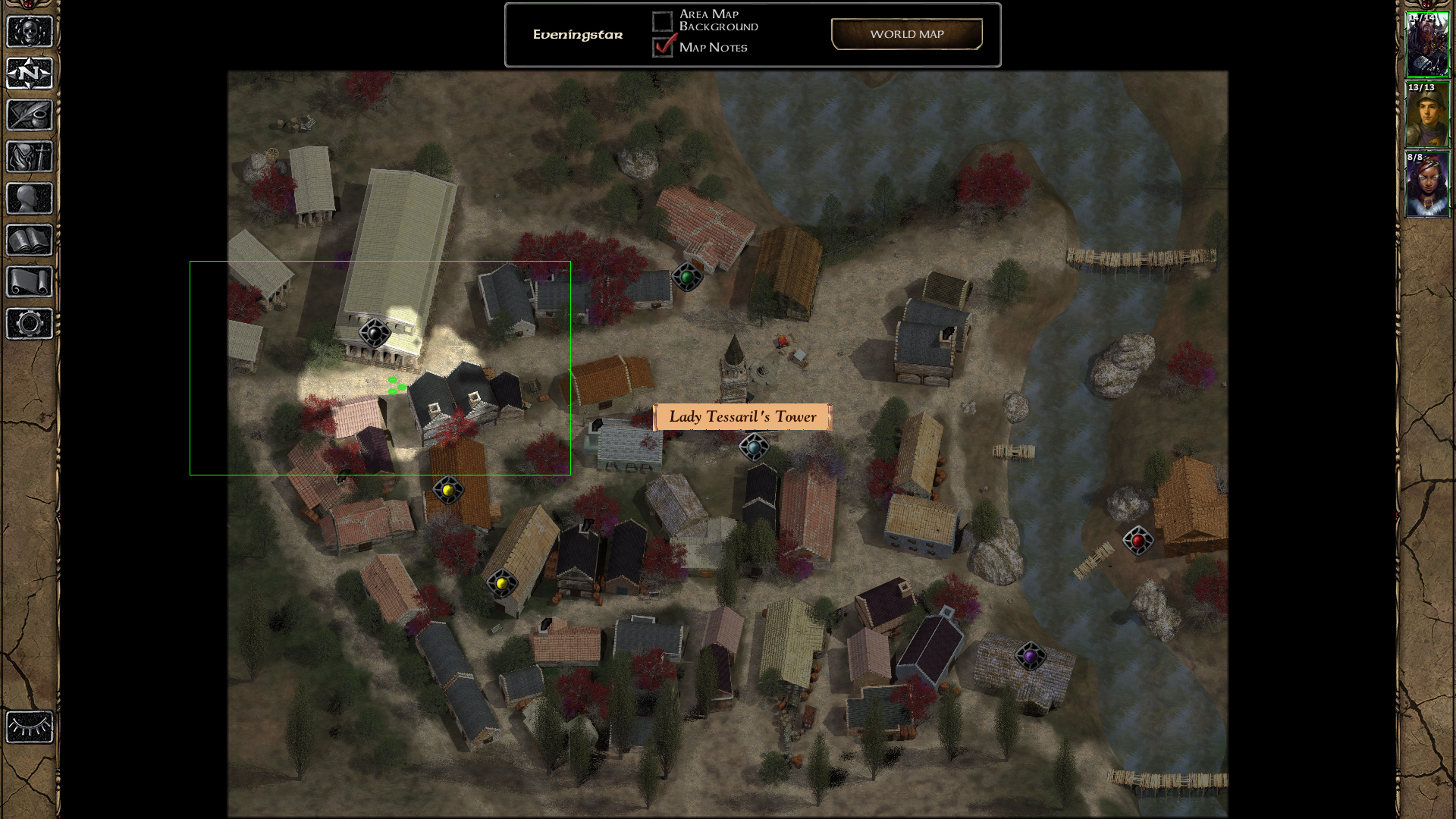The width and height of the screenshot is (1456, 819).
Task: Open the journal with the quill icon
Action: tap(30, 115)
